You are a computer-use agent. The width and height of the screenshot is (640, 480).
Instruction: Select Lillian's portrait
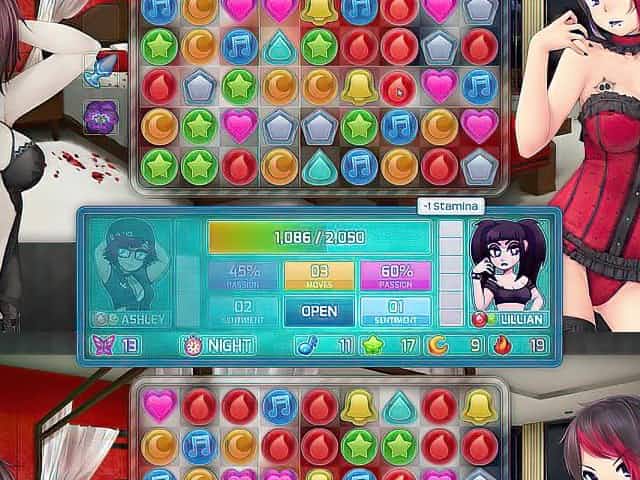click(507, 266)
